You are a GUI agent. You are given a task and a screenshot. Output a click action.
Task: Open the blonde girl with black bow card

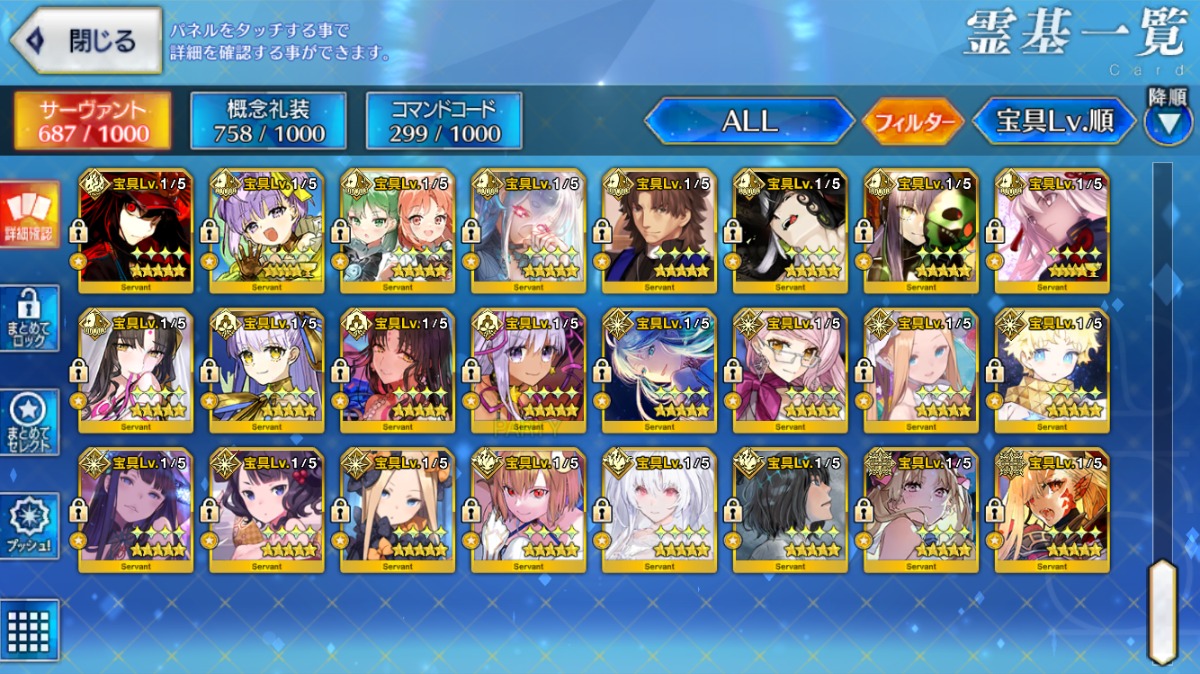click(x=397, y=509)
